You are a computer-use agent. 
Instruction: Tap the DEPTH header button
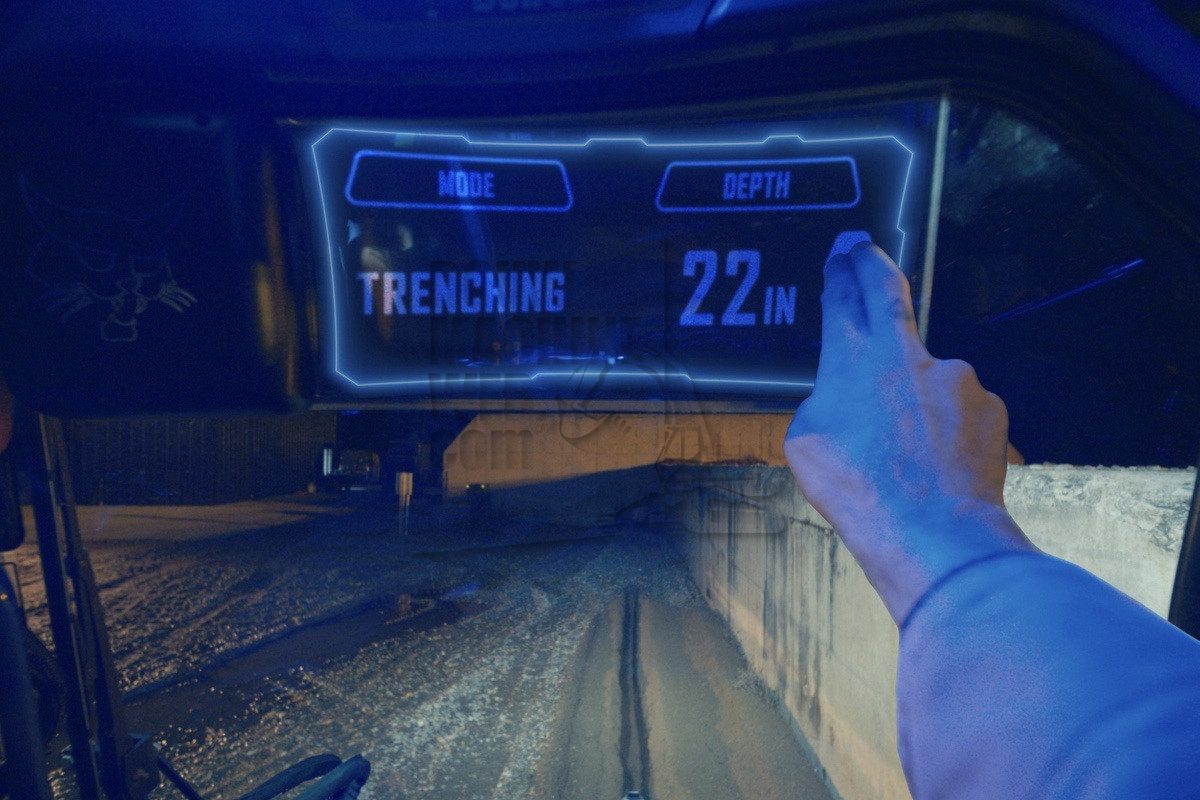click(x=757, y=184)
